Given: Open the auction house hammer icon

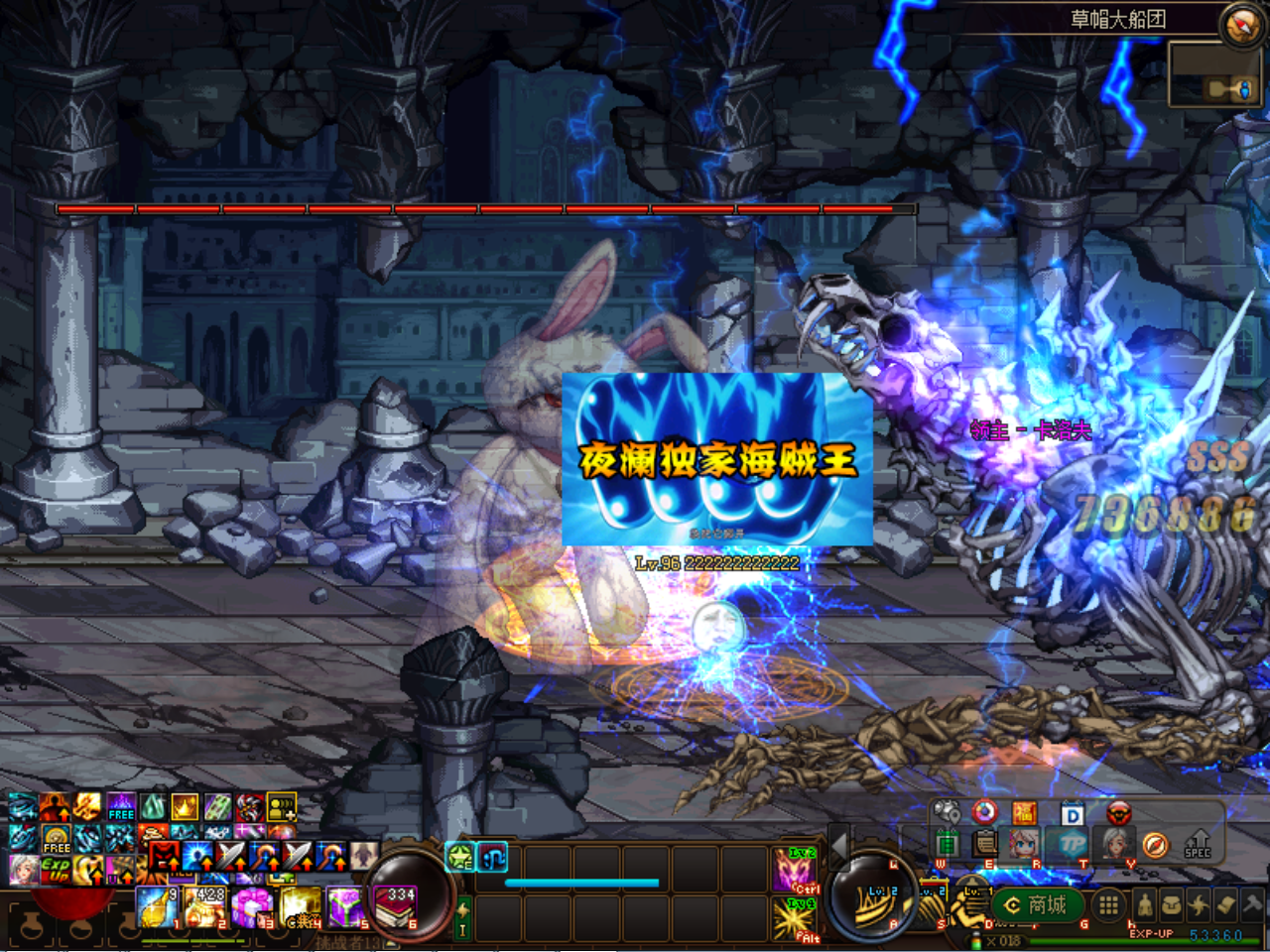Looking at the screenshot, I should 1251,904.
